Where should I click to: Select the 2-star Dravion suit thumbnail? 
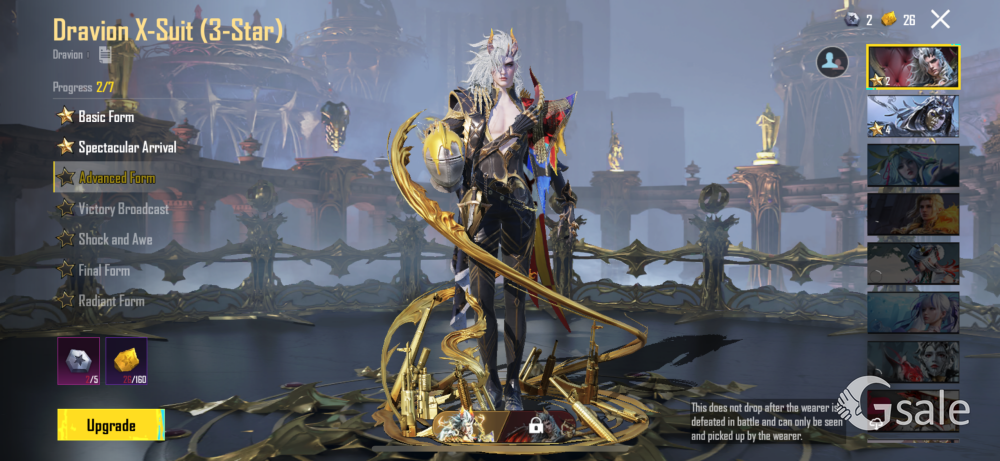913,67
